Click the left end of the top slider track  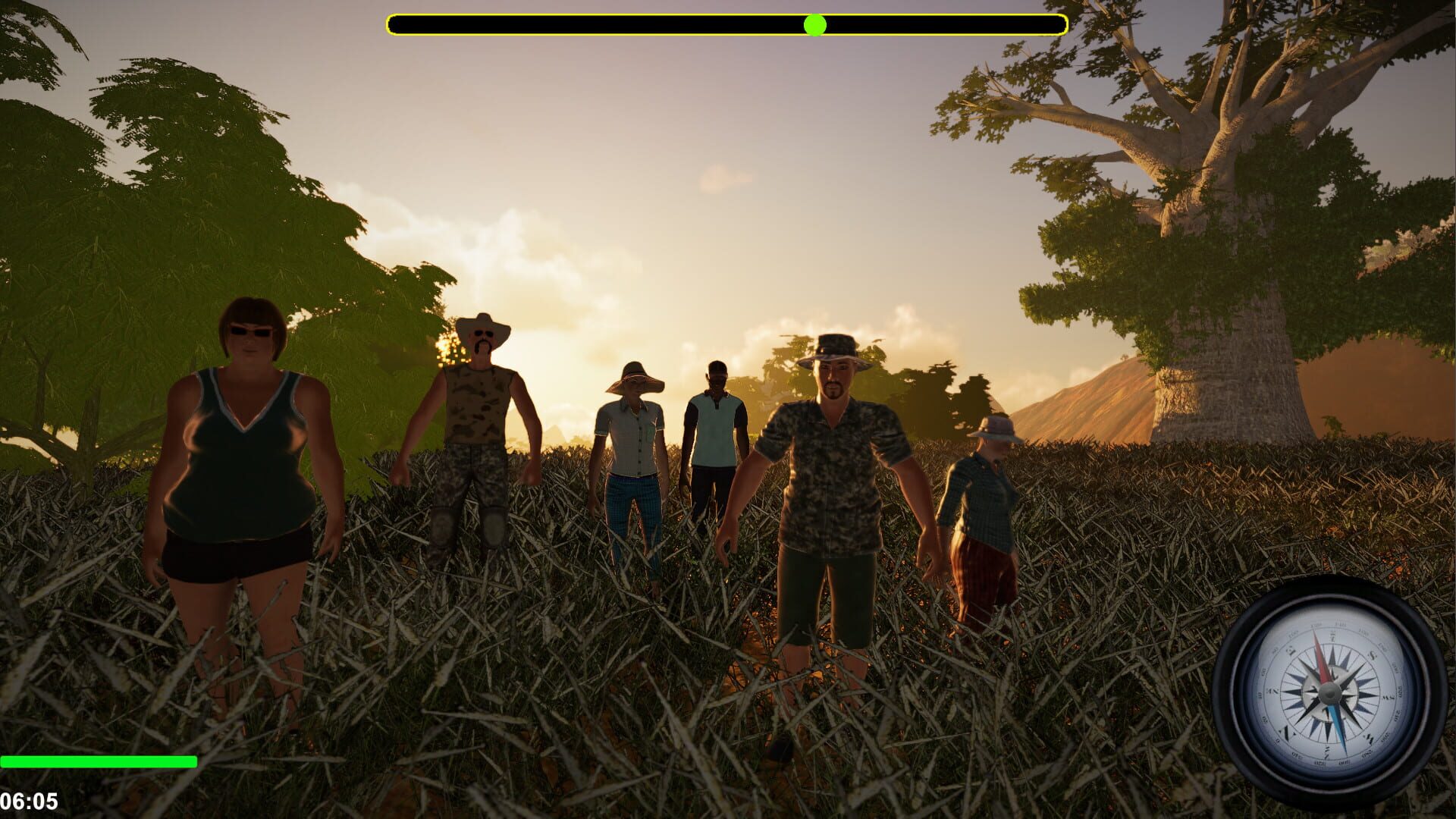pos(394,25)
